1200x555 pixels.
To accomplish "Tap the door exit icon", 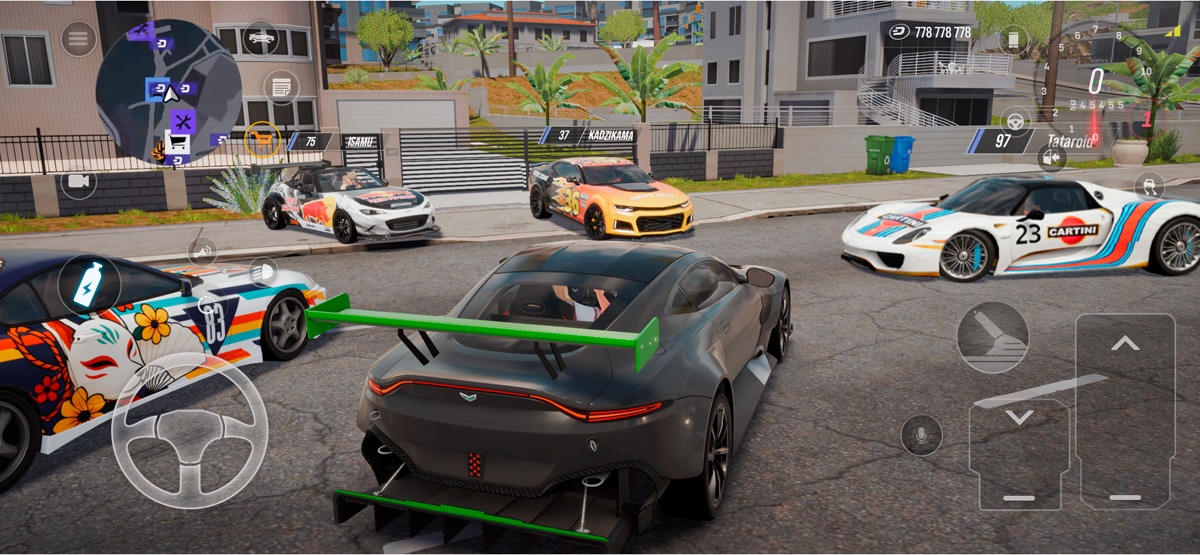I will (x=1051, y=157).
